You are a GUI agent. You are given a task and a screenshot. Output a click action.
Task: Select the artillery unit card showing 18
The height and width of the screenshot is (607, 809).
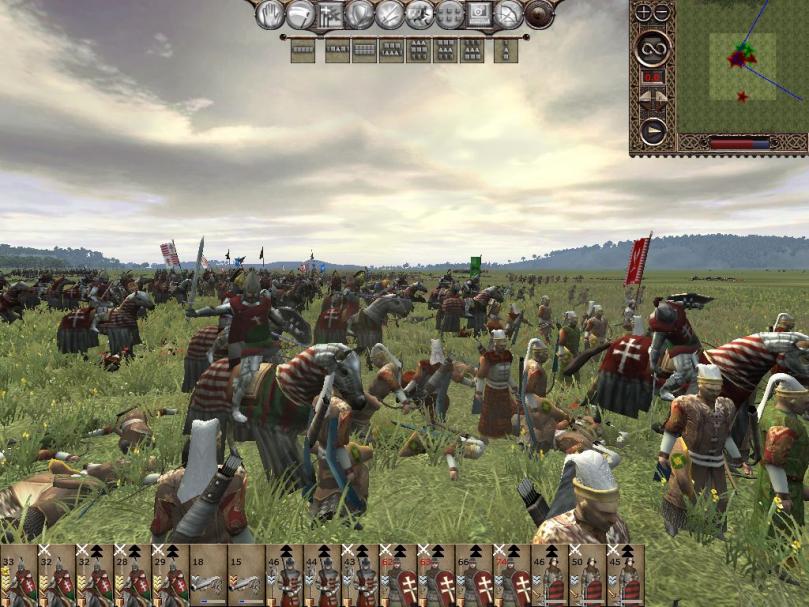[208, 575]
